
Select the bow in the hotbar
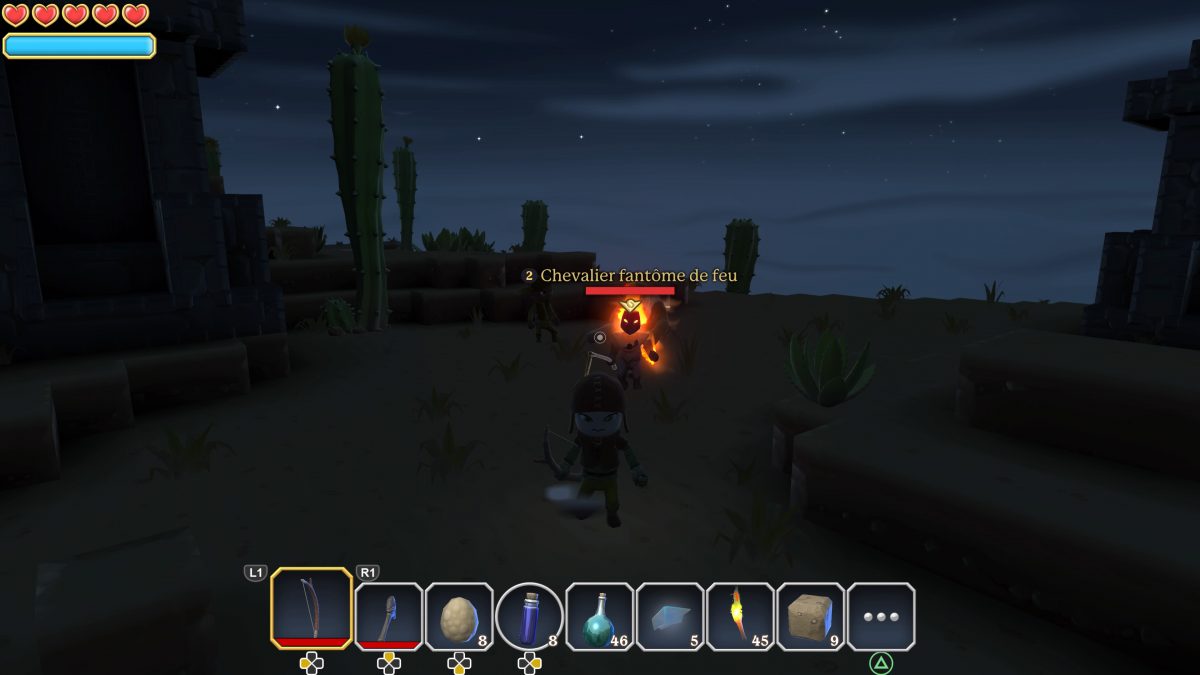click(x=311, y=608)
